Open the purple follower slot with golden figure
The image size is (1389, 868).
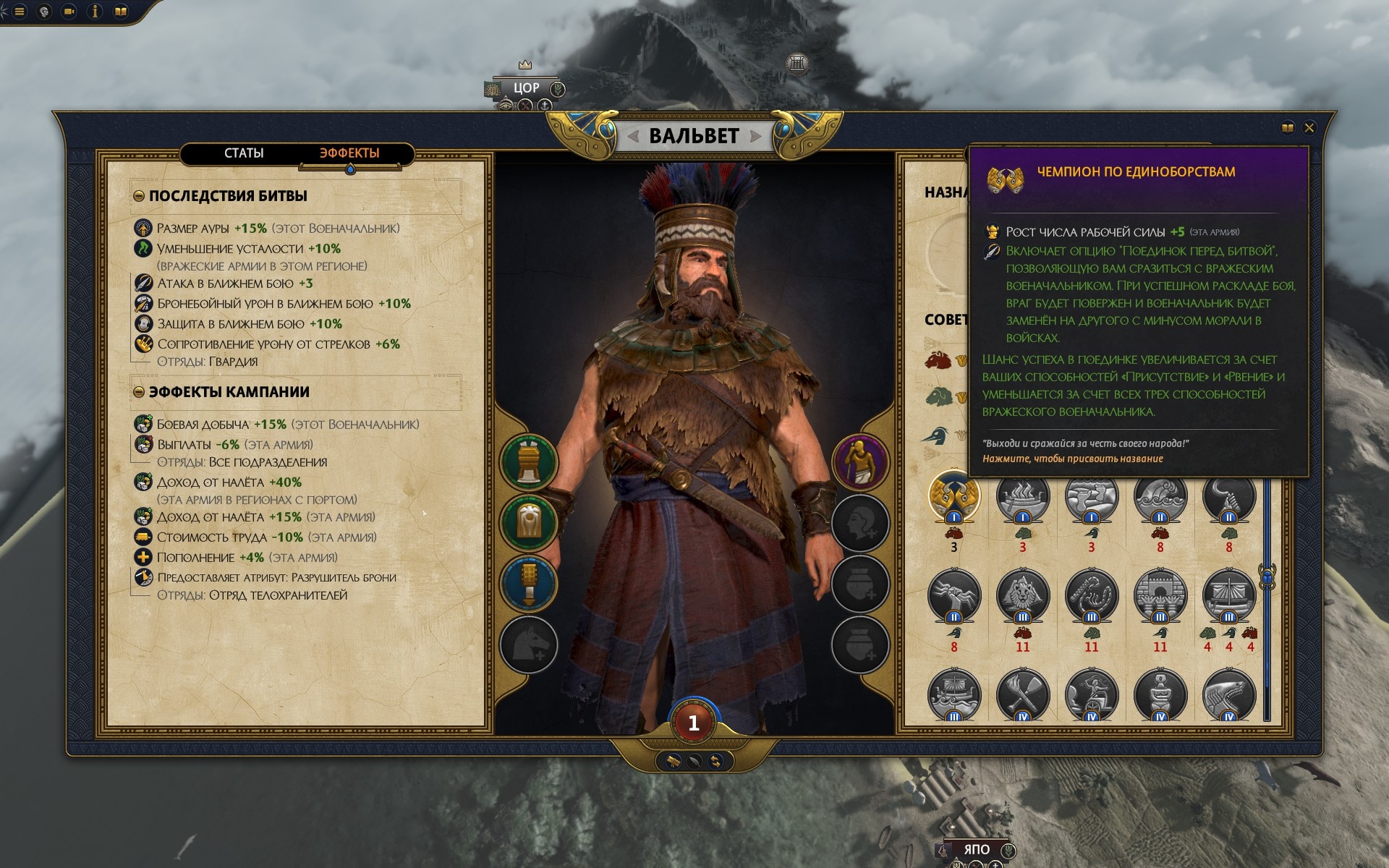860,461
